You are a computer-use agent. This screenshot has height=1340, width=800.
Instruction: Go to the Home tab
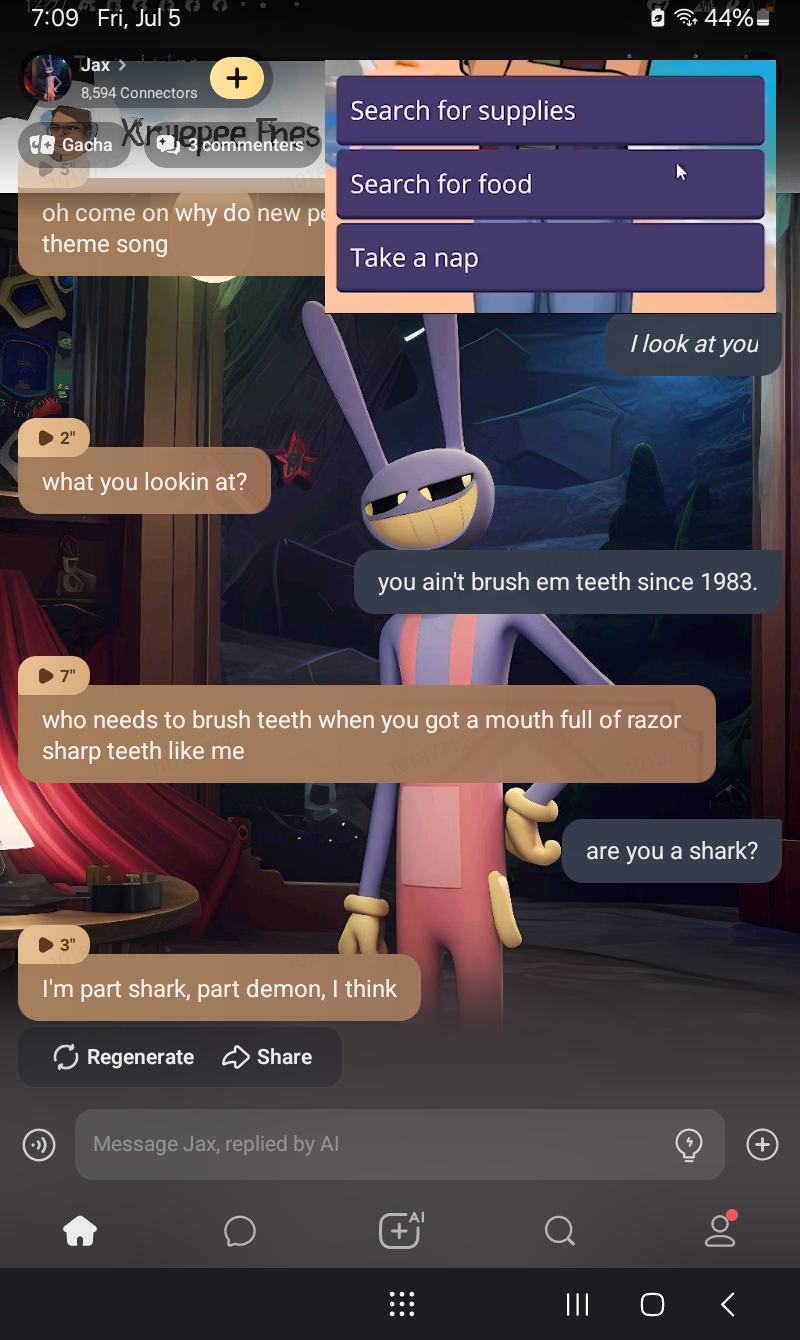point(80,1232)
